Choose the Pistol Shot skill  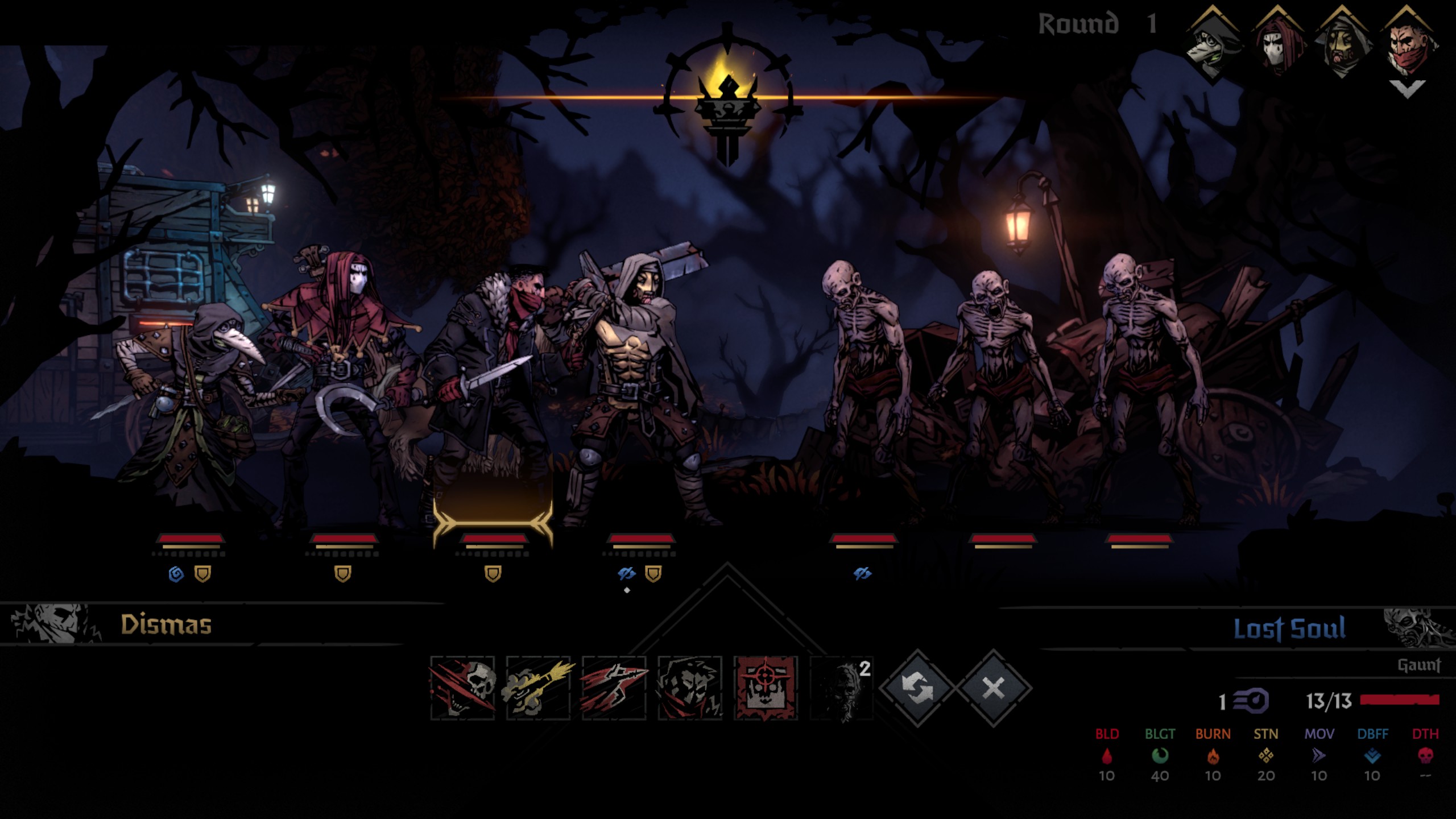(538, 688)
